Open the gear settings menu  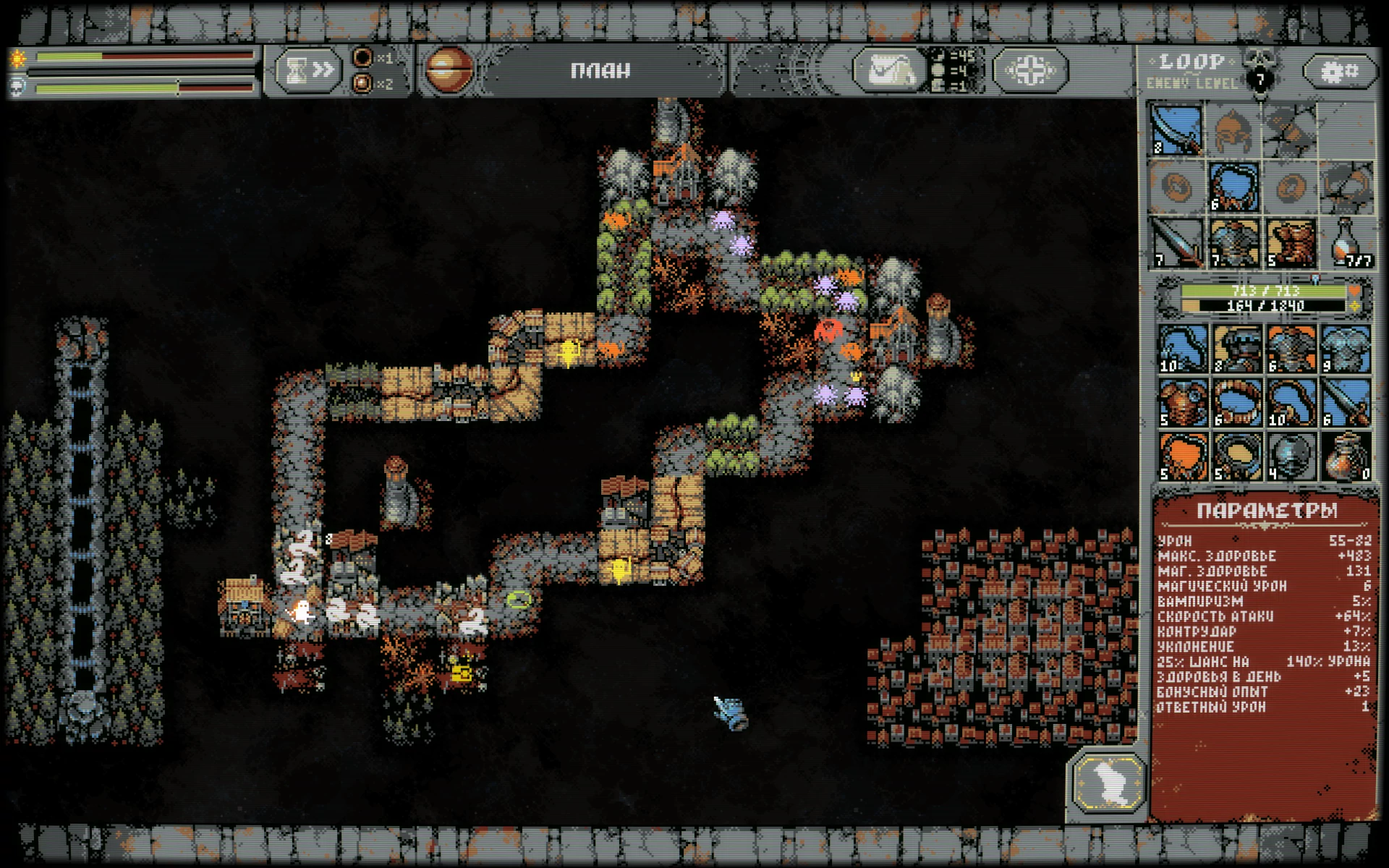(x=1339, y=71)
